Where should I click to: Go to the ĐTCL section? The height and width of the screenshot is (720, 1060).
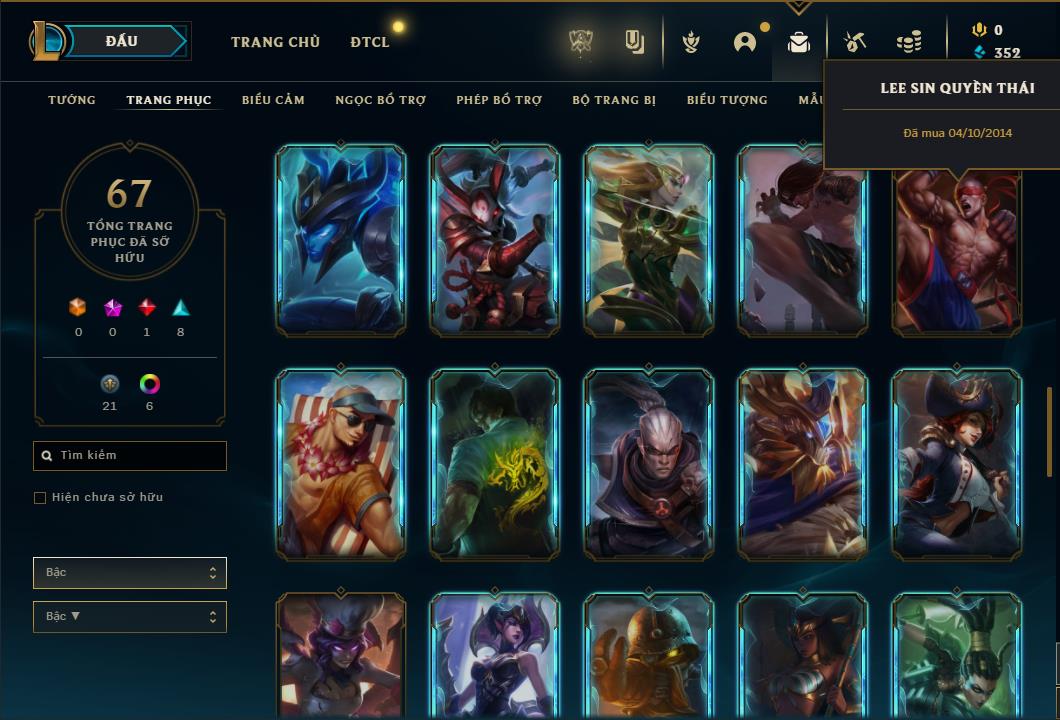point(370,42)
